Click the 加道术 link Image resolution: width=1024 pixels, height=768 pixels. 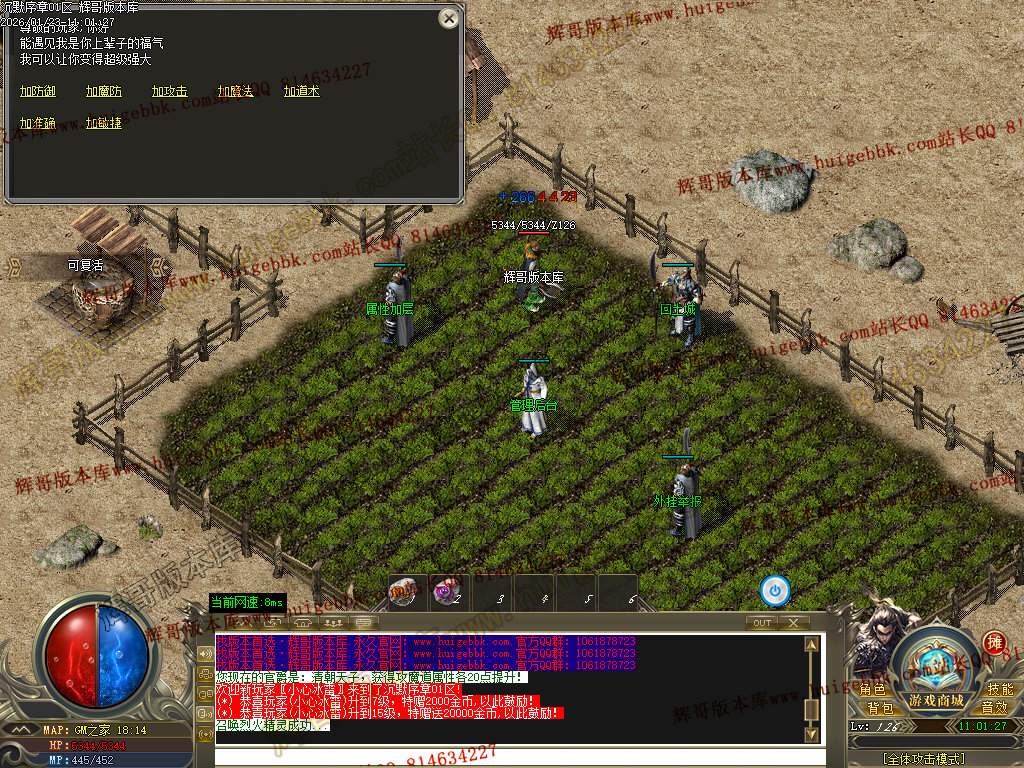[x=301, y=91]
